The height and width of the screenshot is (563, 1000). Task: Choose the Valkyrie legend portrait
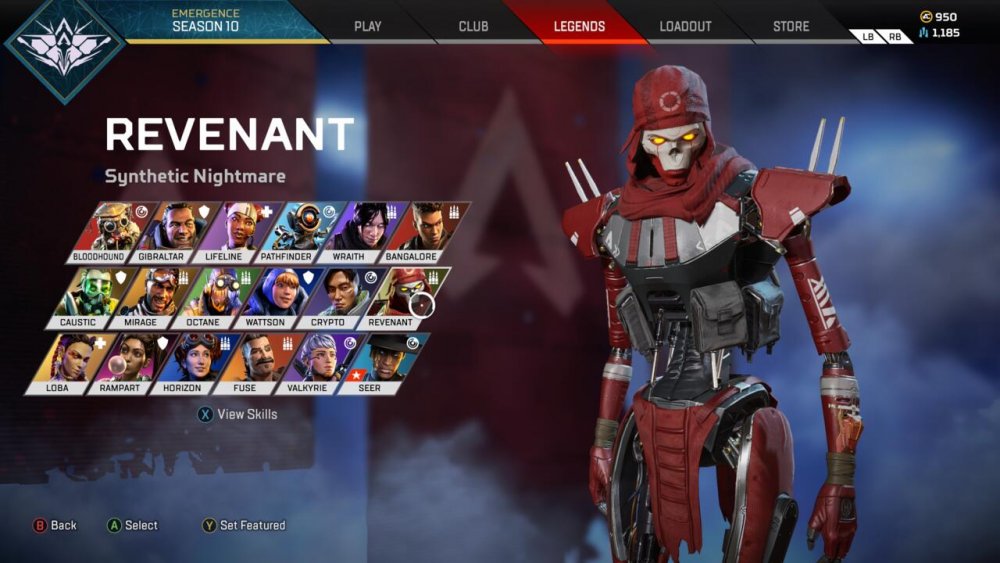click(x=311, y=361)
